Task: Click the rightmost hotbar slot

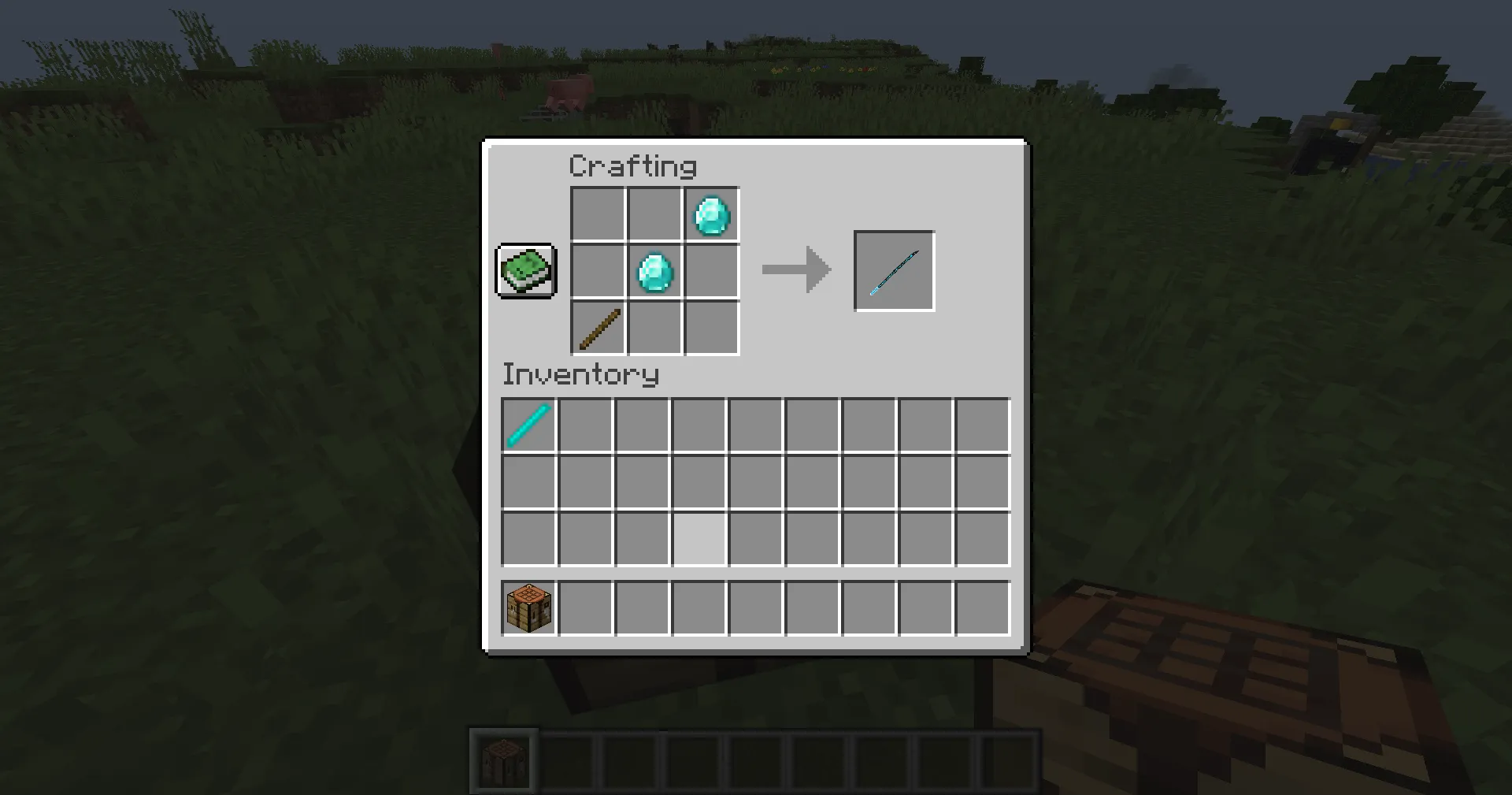Action: click(1013, 759)
